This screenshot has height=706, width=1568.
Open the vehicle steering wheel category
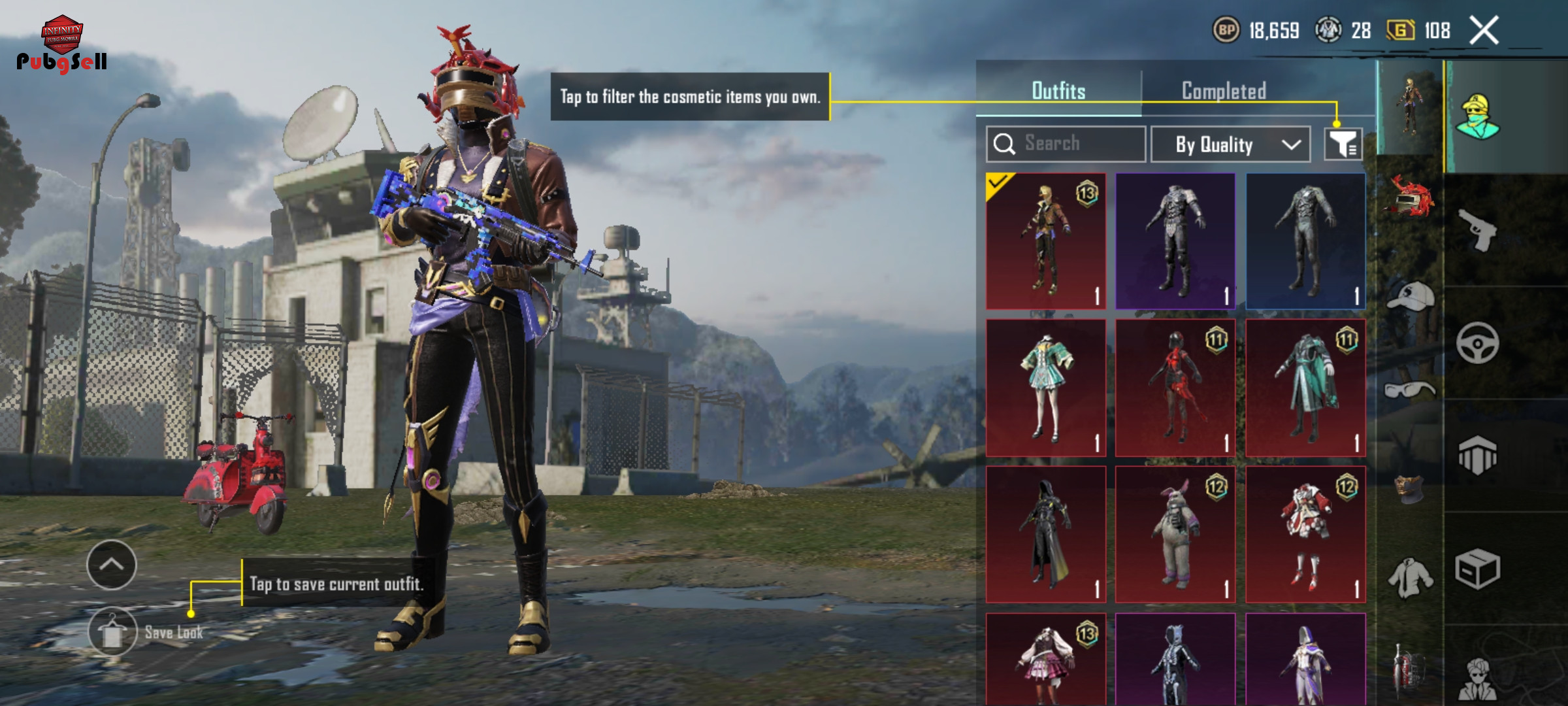coord(1478,343)
